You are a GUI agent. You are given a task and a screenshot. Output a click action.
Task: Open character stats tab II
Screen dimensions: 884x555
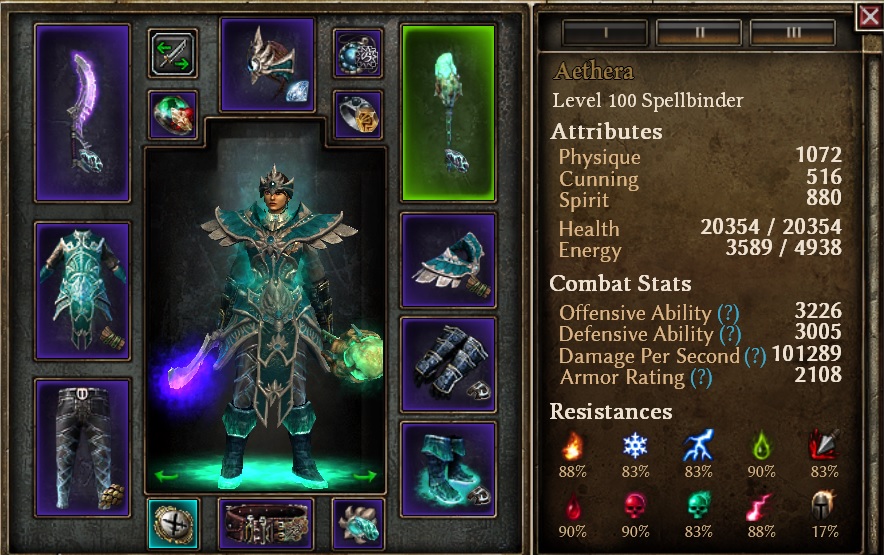pos(699,33)
